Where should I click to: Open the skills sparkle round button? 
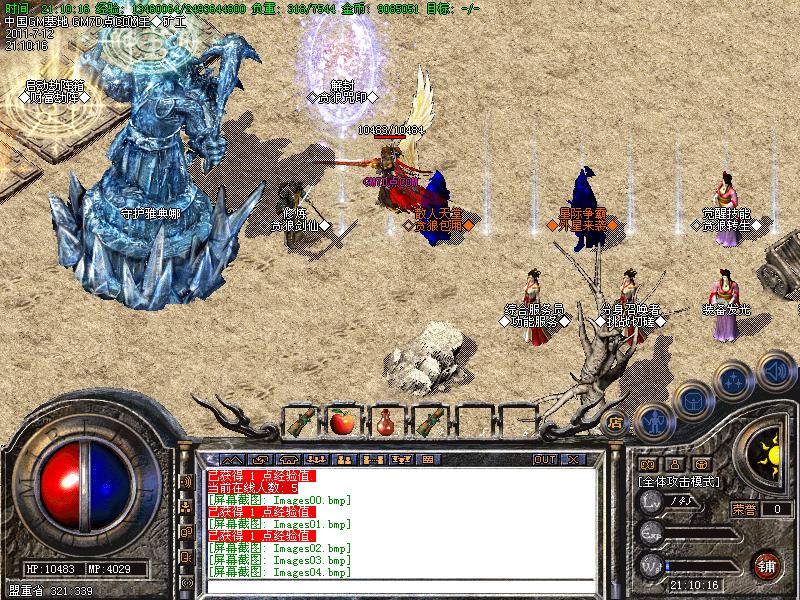point(733,381)
